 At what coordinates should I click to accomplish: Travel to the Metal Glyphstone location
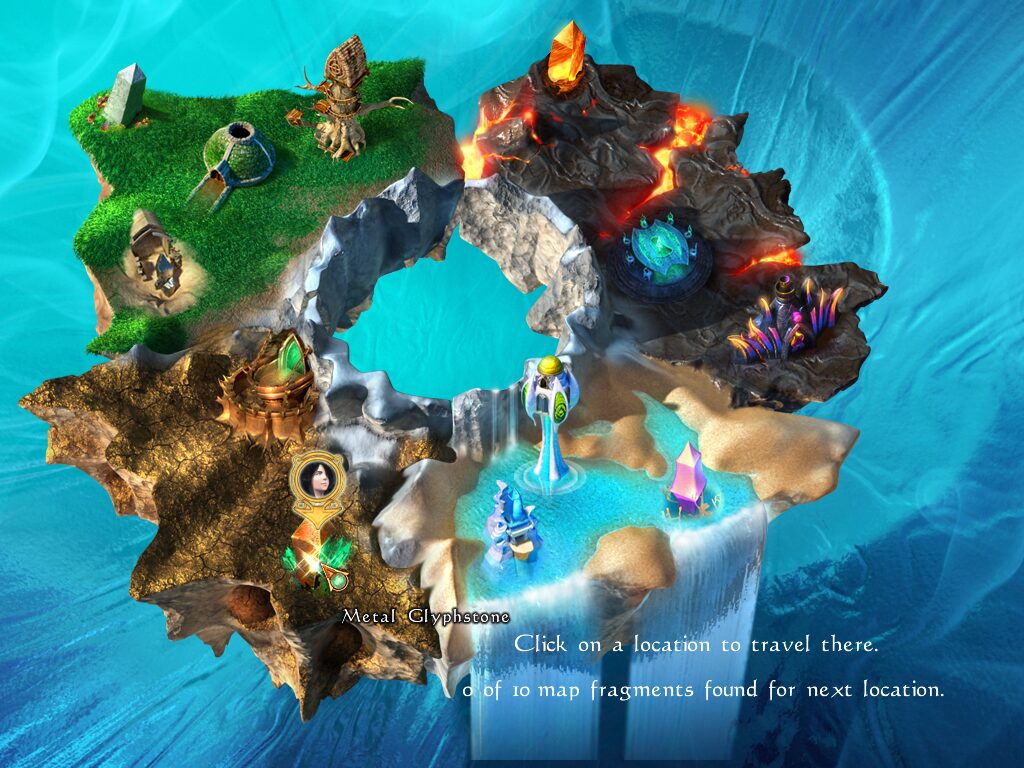(320, 562)
